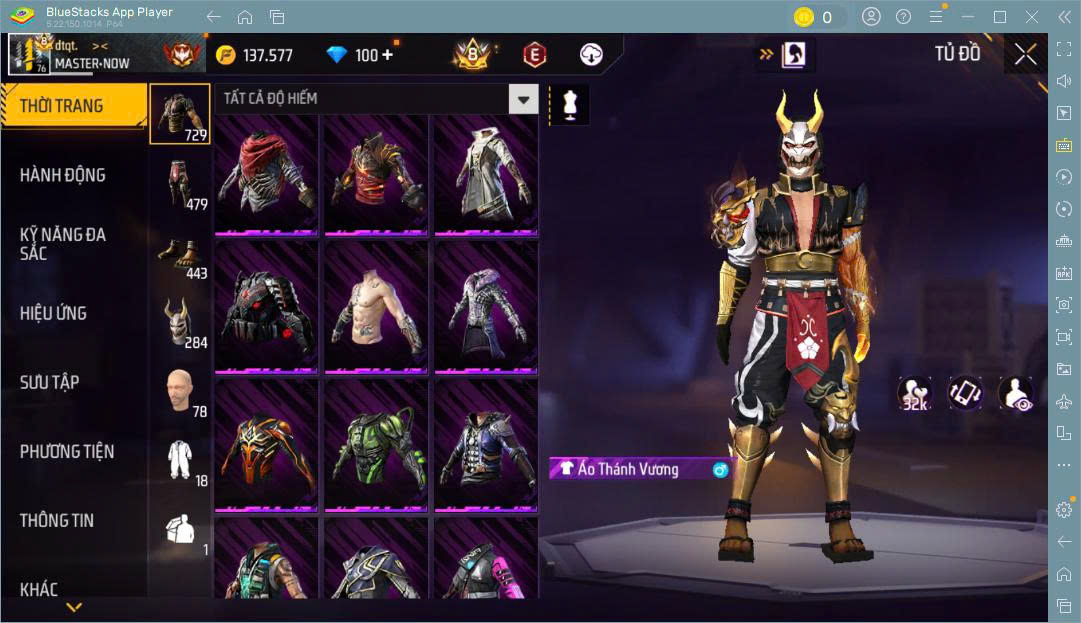The image size is (1081, 623).
Task: Switch to the Hiệu Ứng section
Action: click(x=53, y=313)
